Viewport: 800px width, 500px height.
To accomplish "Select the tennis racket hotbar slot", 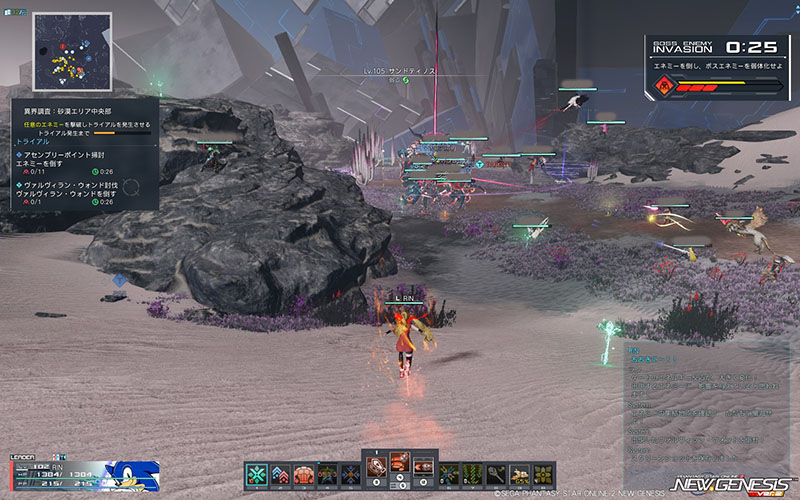I will pos(497,474).
